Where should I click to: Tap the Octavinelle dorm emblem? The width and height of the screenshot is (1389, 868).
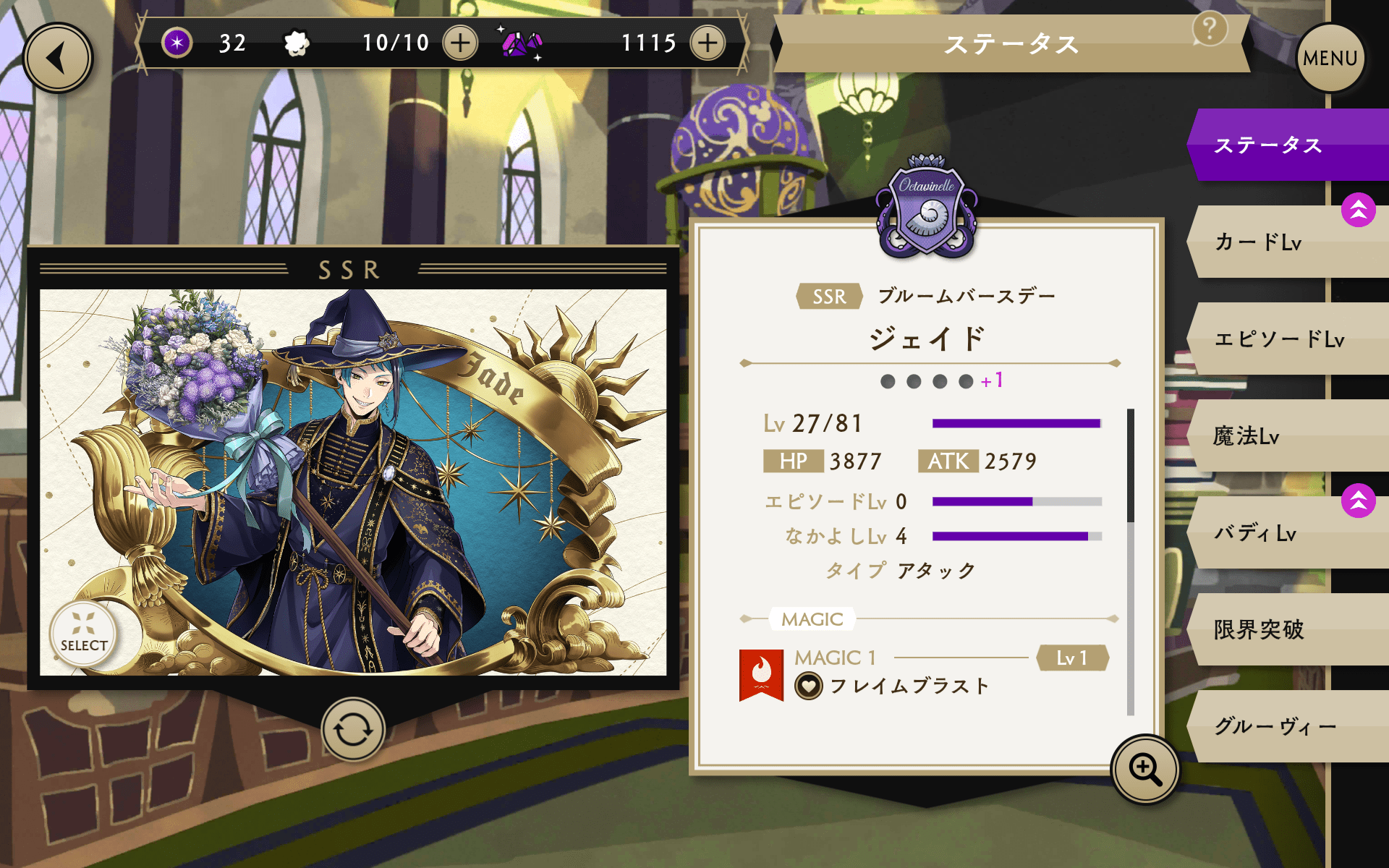(927, 208)
